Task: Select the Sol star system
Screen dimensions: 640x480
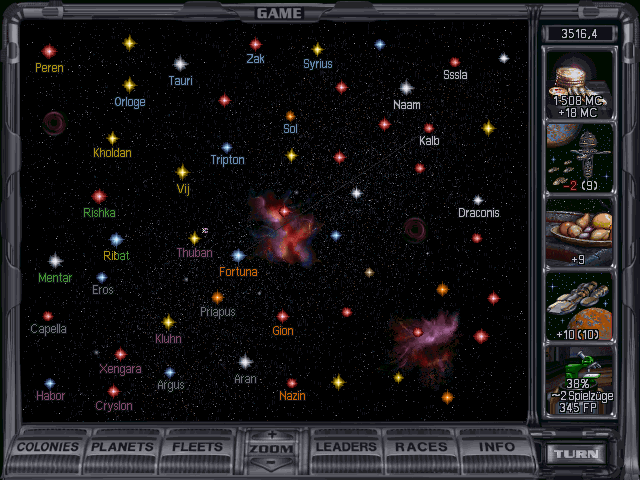Action: (x=290, y=116)
